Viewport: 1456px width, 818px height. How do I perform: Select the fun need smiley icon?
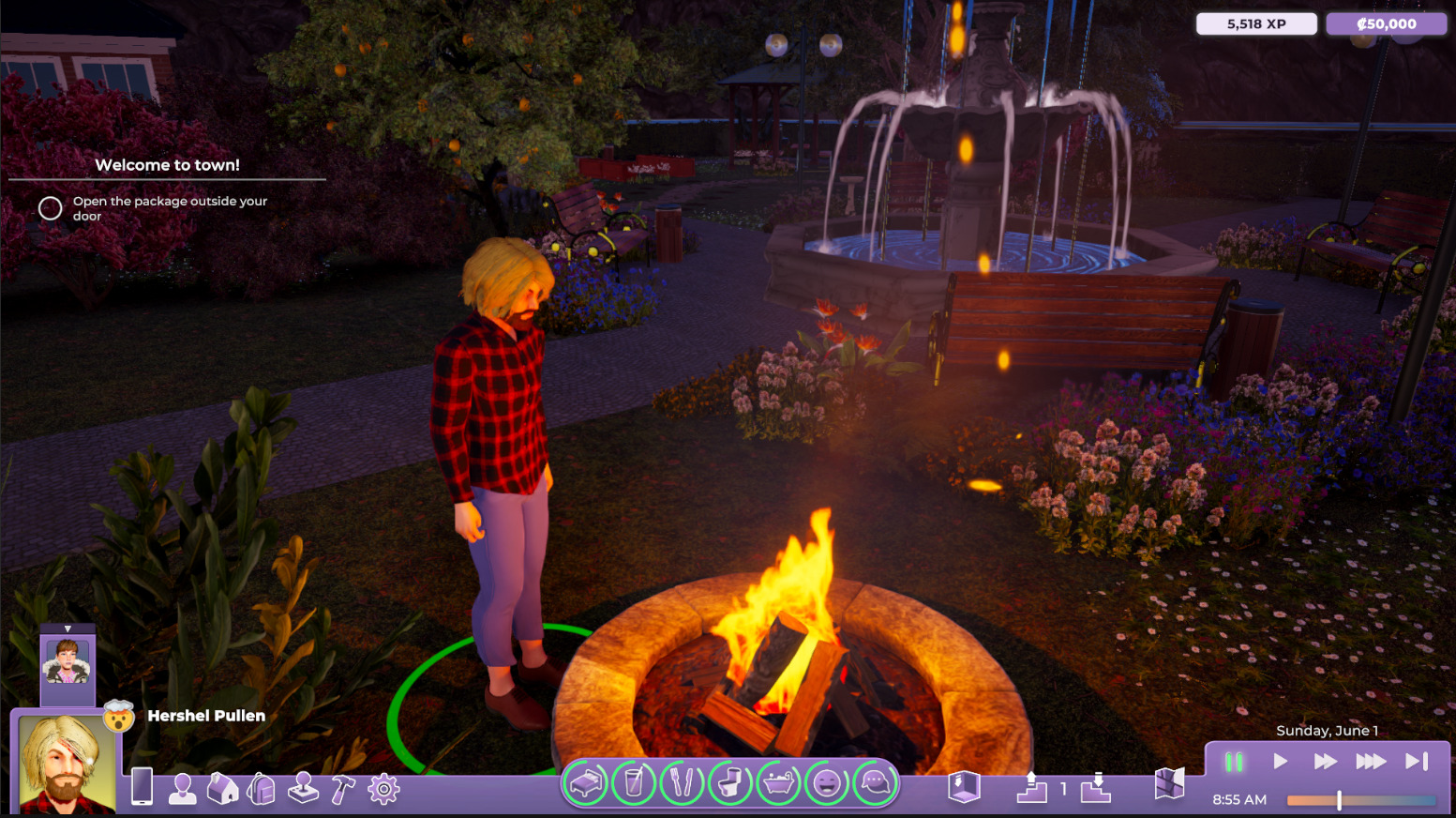tap(827, 783)
